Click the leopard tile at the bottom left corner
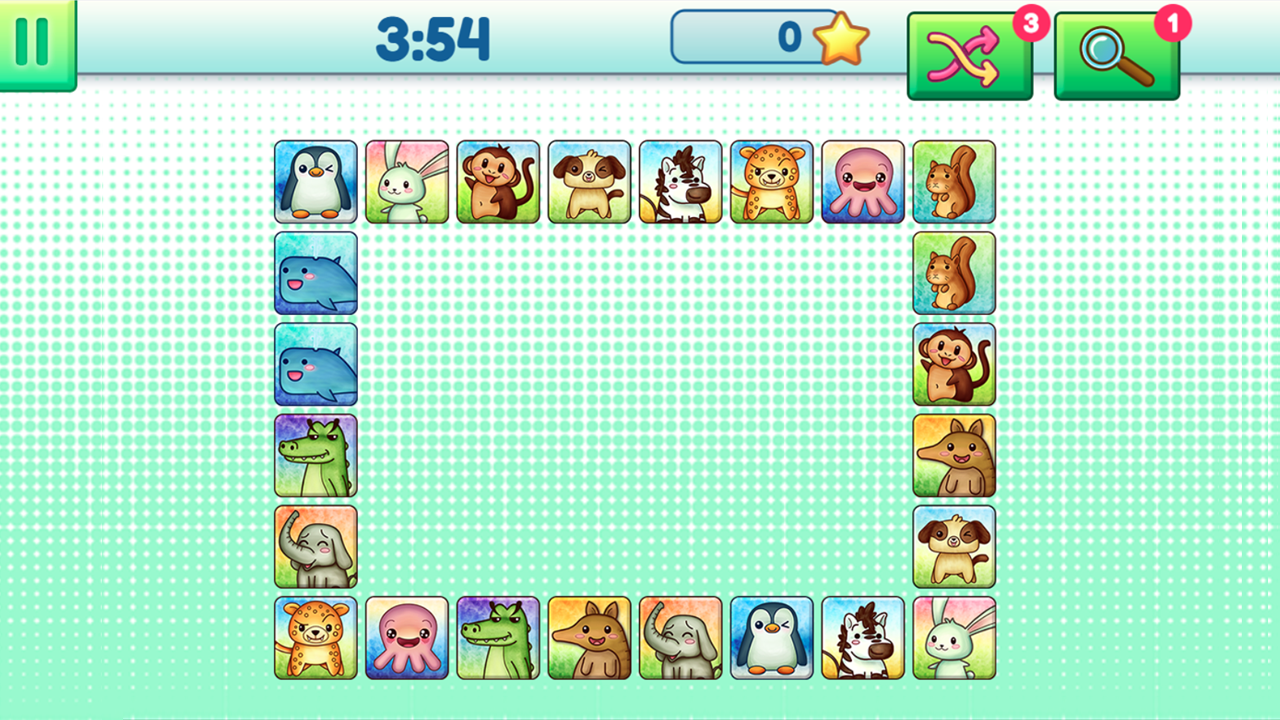 coord(315,637)
